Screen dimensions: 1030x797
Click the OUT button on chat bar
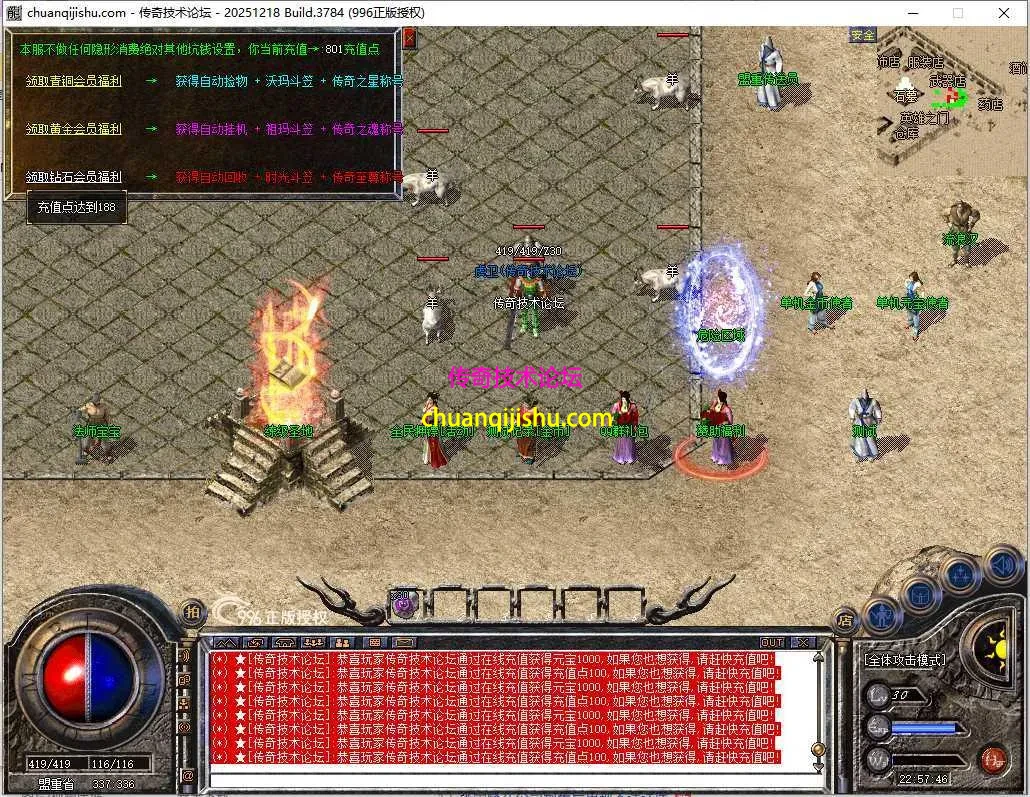(772, 642)
